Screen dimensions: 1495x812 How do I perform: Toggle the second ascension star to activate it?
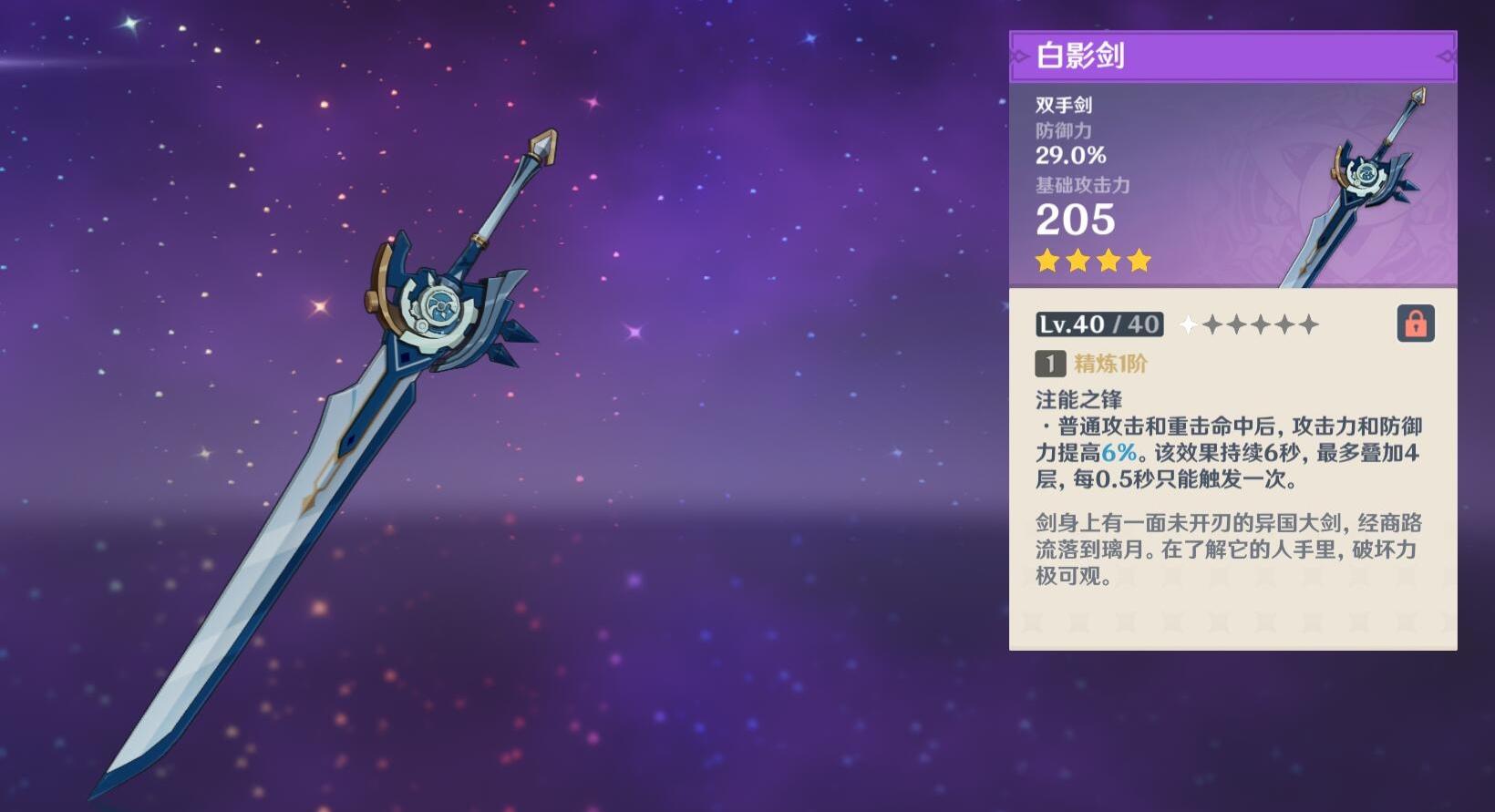pyautogui.click(x=1213, y=324)
